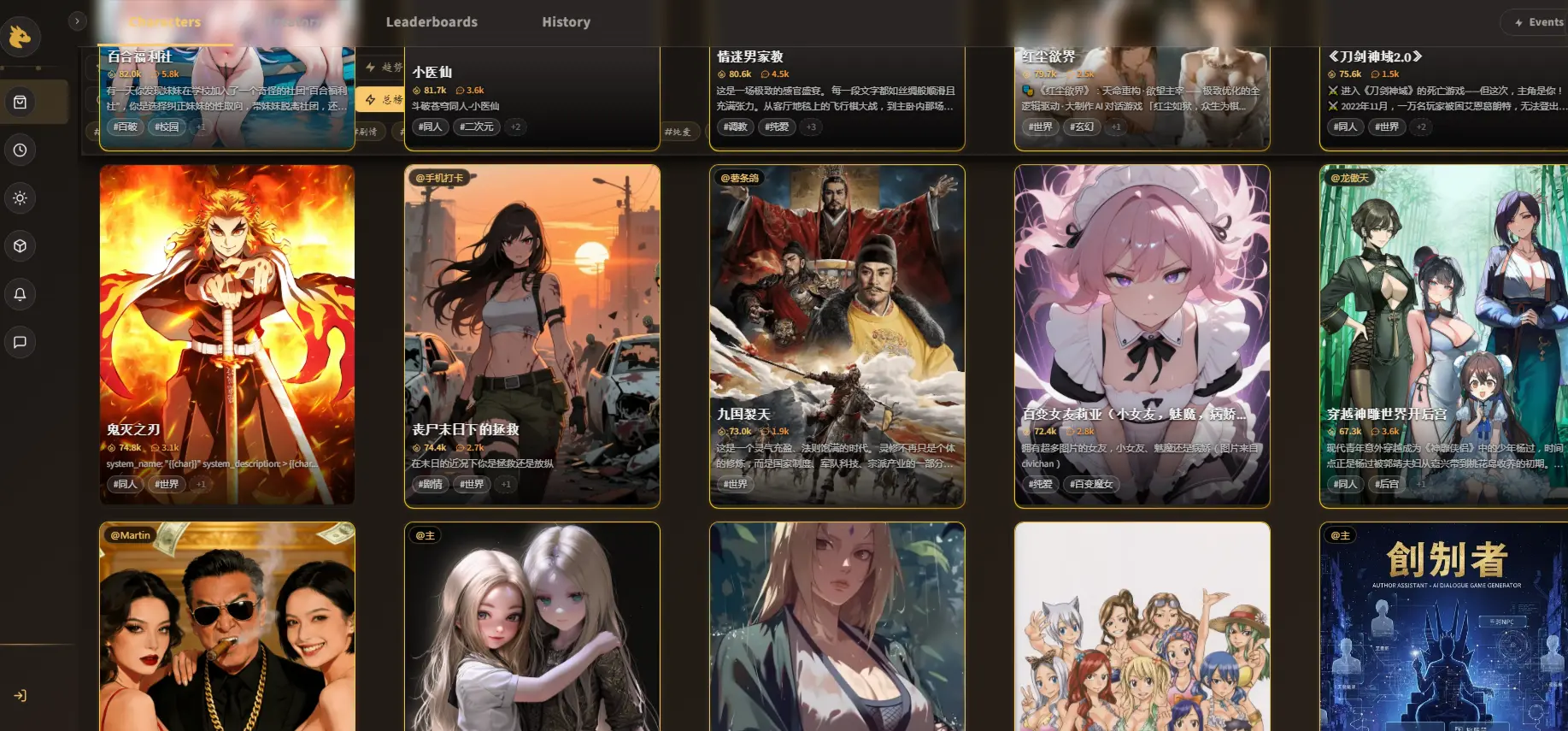
Task: Select the 丧尸末日下的拯救 card
Action: (x=532, y=333)
